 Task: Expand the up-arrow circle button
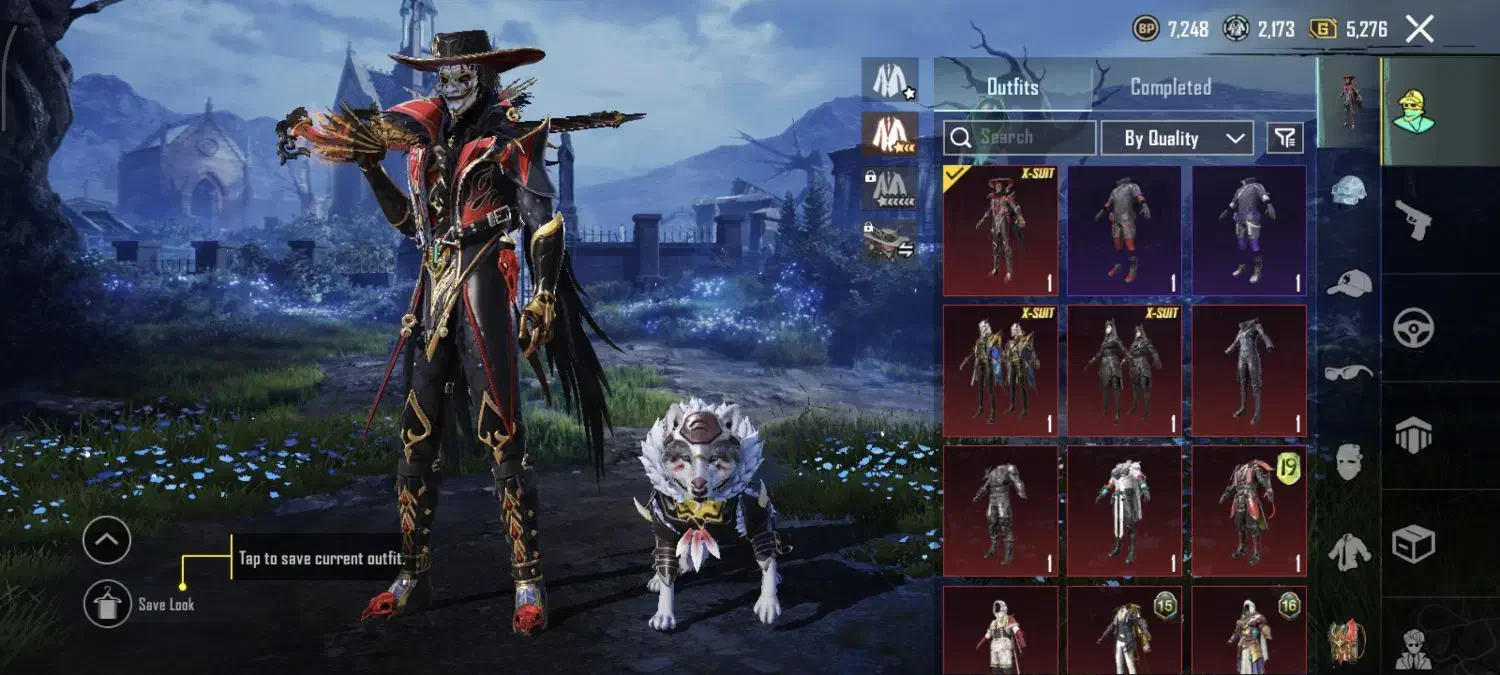(x=107, y=541)
